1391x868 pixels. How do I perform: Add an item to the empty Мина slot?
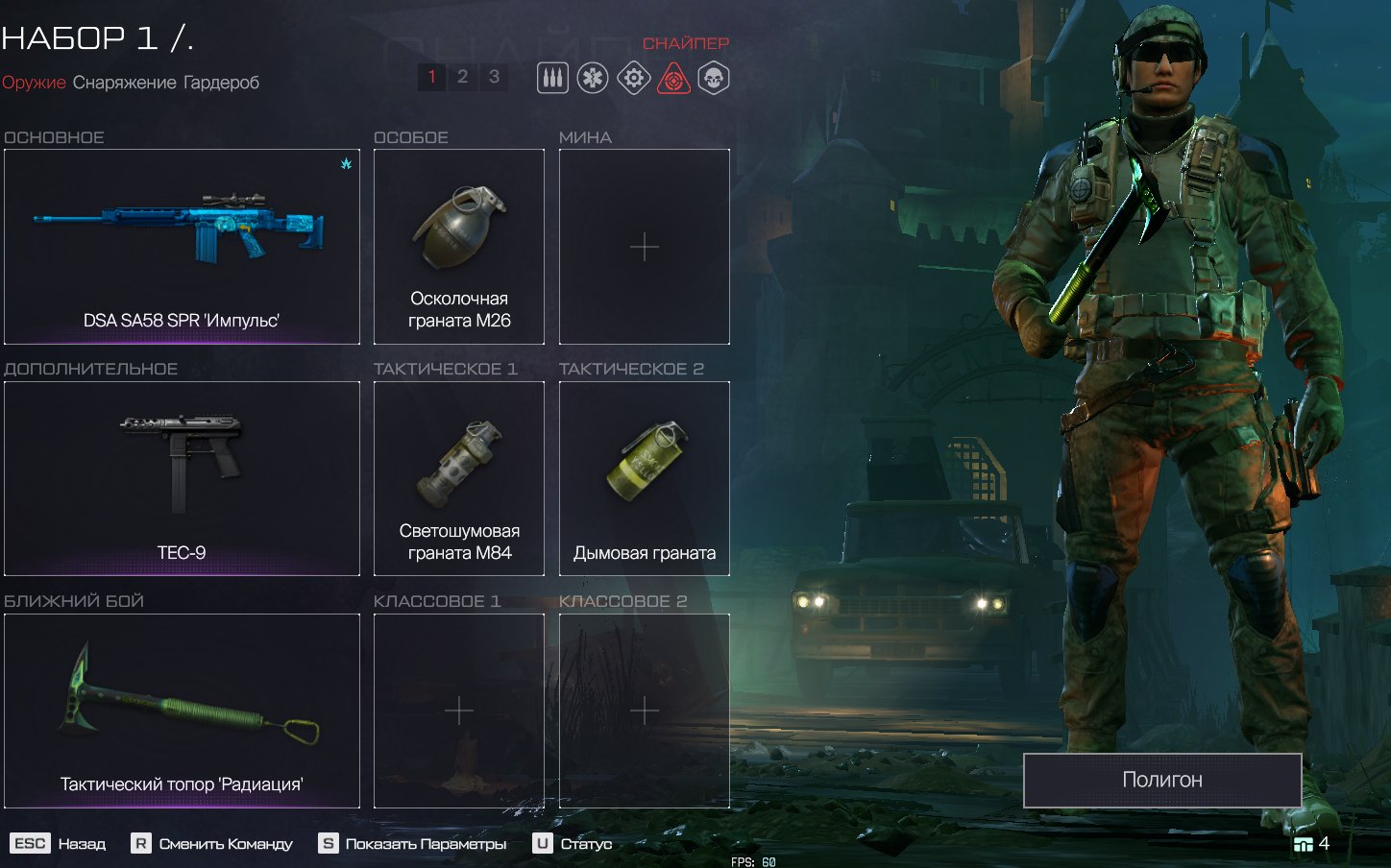645,247
